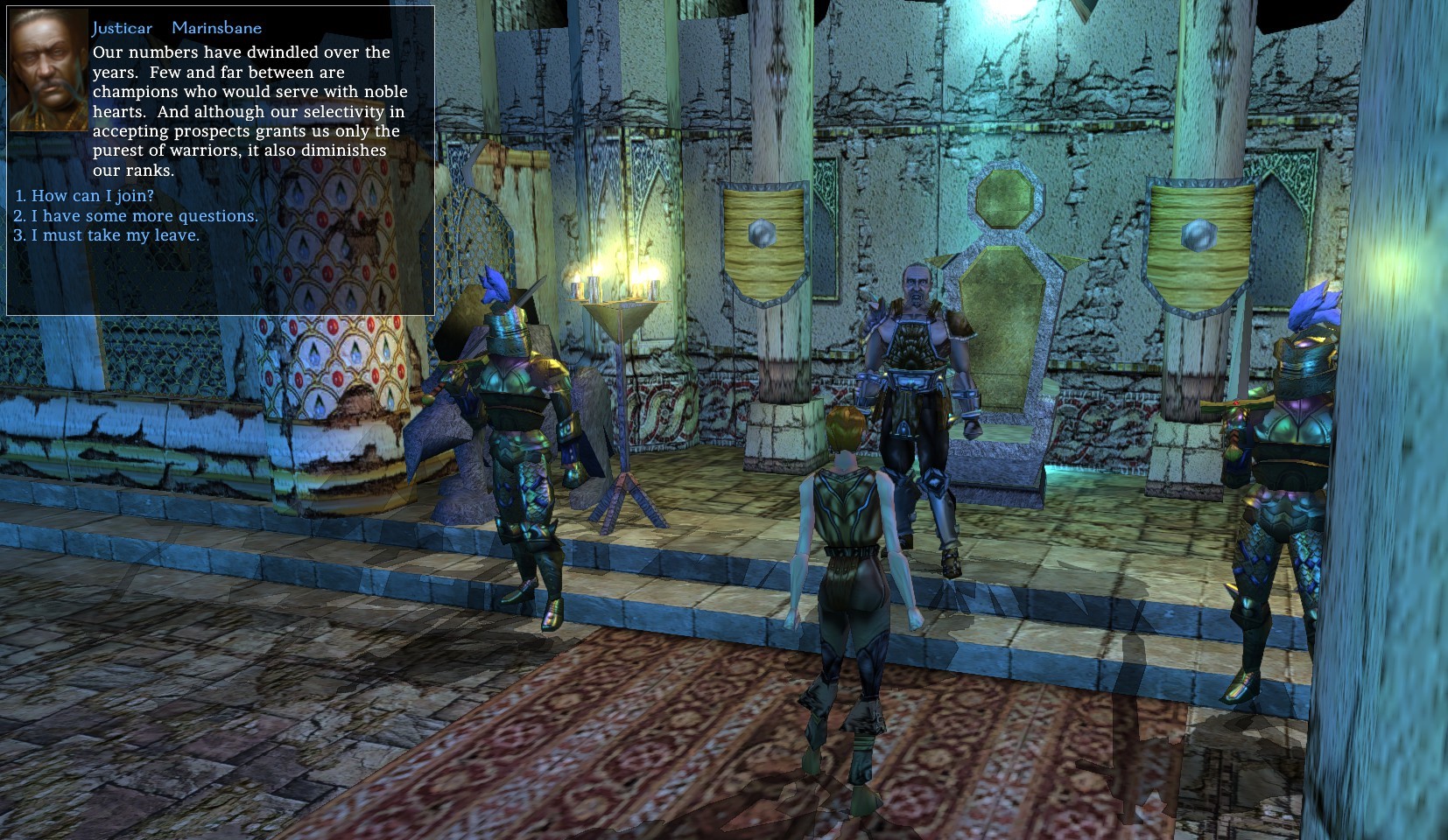Pick "I must take my leave."
Screen dimensions: 1448x840
pyautogui.click(x=115, y=235)
